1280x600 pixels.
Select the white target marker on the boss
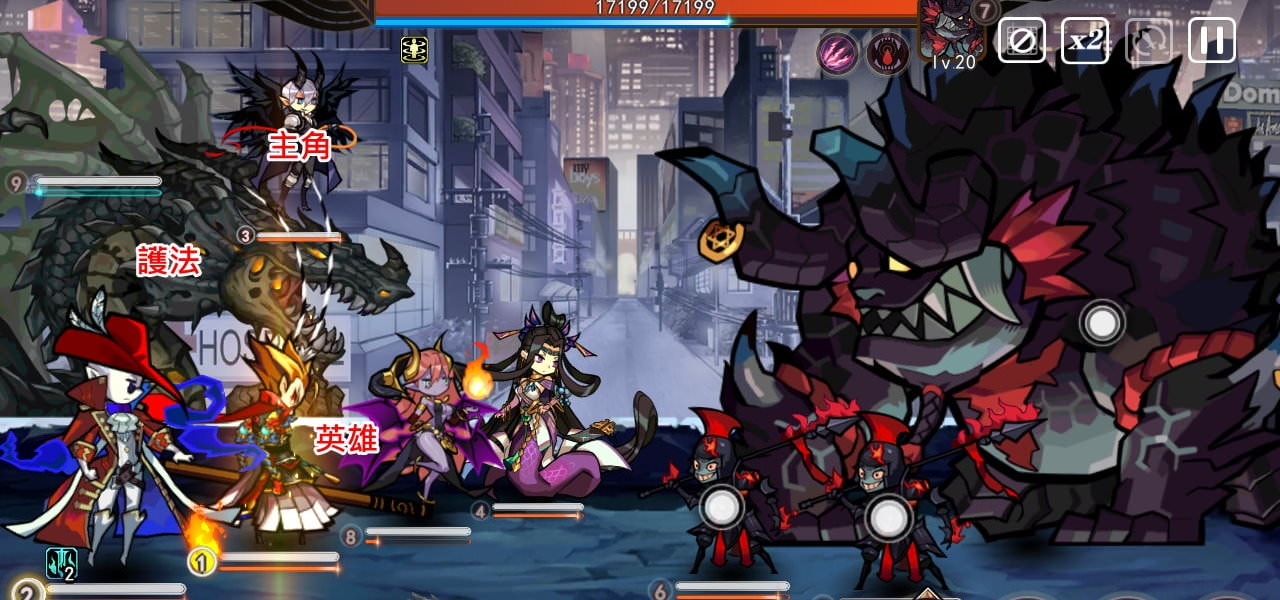click(x=1102, y=323)
